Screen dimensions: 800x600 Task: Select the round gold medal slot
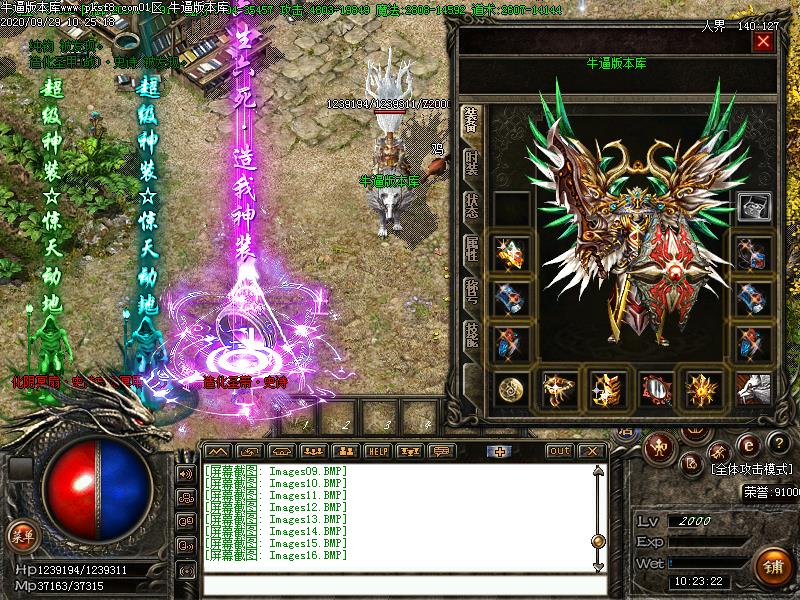[x=514, y=388]
